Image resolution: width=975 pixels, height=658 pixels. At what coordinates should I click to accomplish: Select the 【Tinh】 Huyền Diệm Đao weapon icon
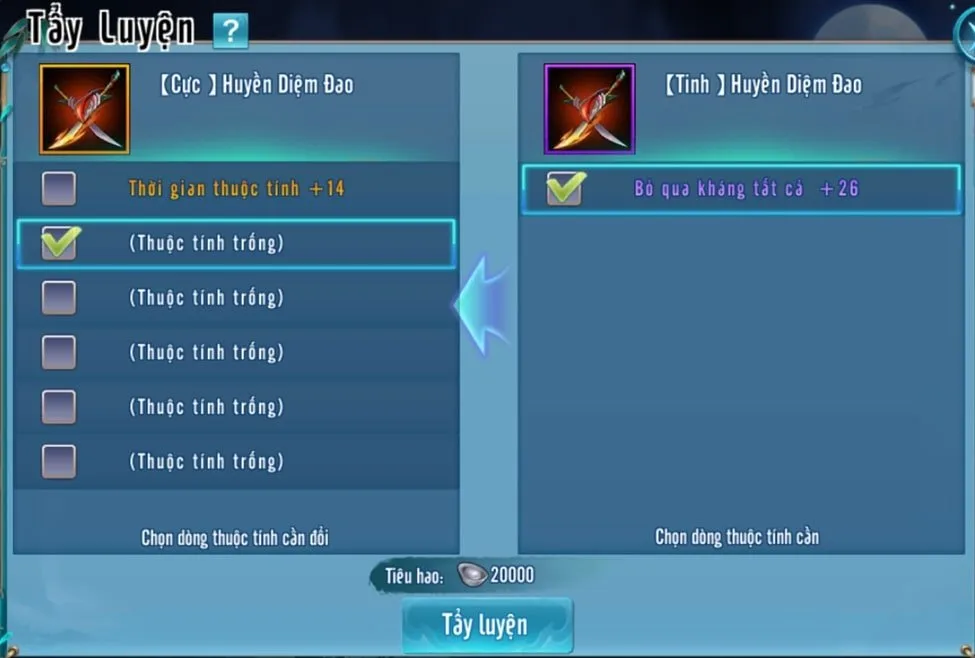[589, 109]
